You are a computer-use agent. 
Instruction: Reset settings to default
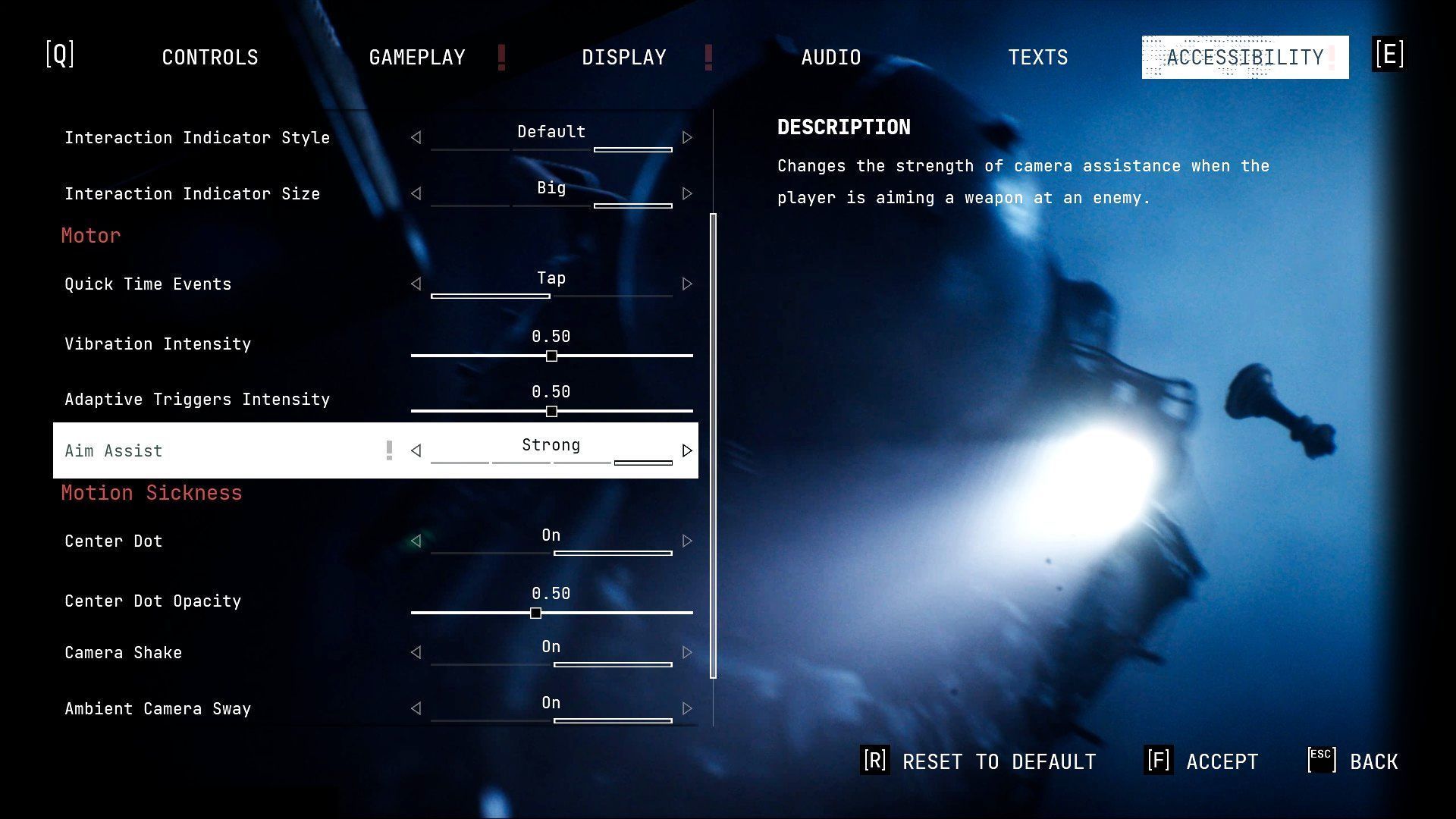click(x=980, y=761)
